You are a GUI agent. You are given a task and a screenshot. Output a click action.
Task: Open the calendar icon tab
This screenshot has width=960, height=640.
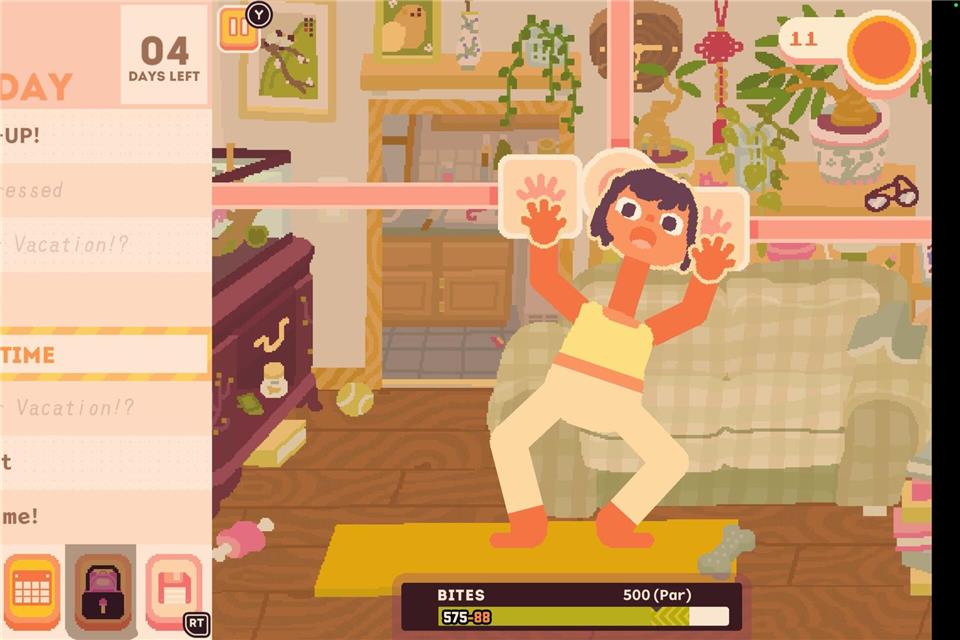point(32,590)
